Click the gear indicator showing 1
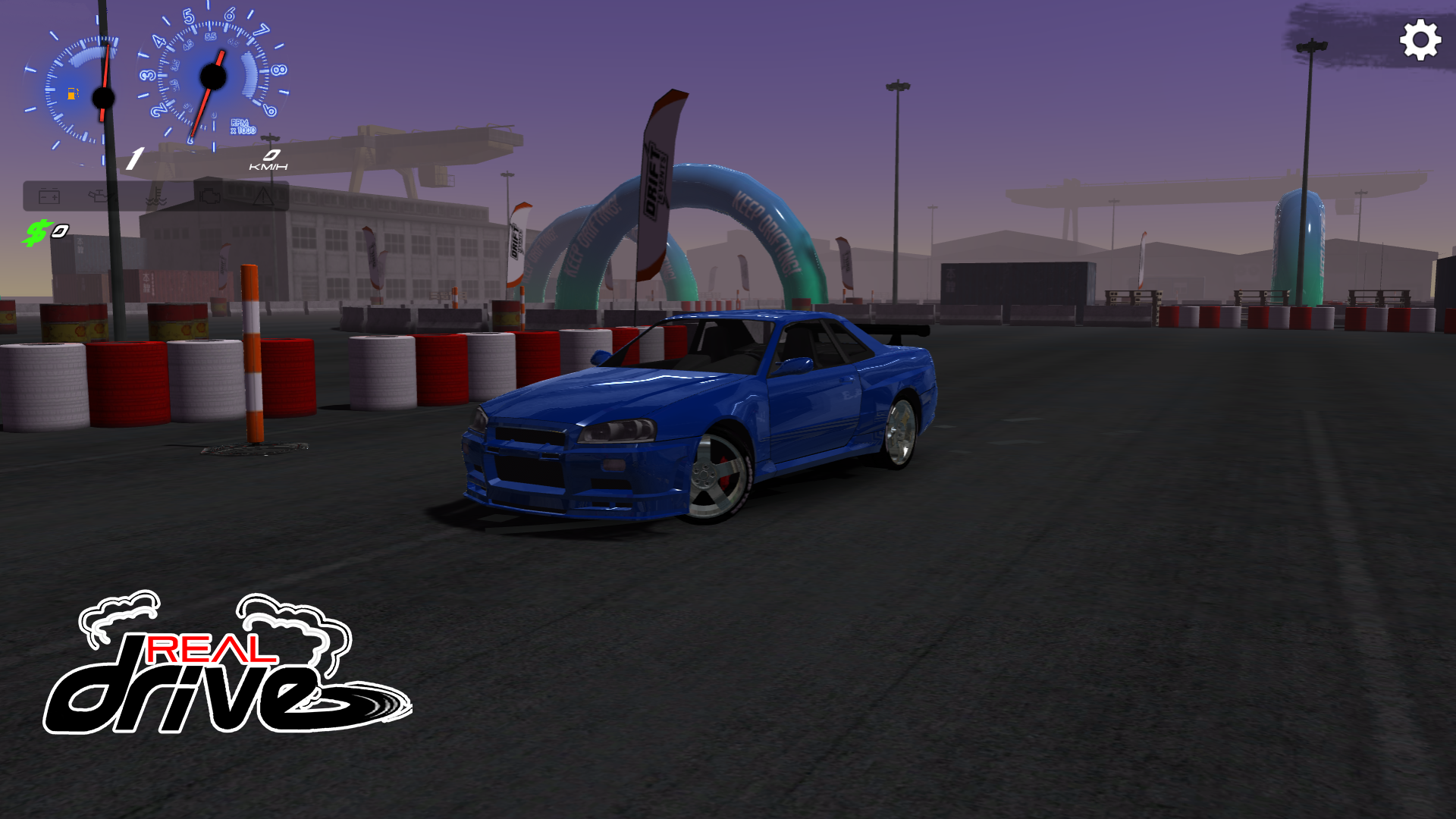Viewport: 1456px width, 819px height. [x=134, y=156]
